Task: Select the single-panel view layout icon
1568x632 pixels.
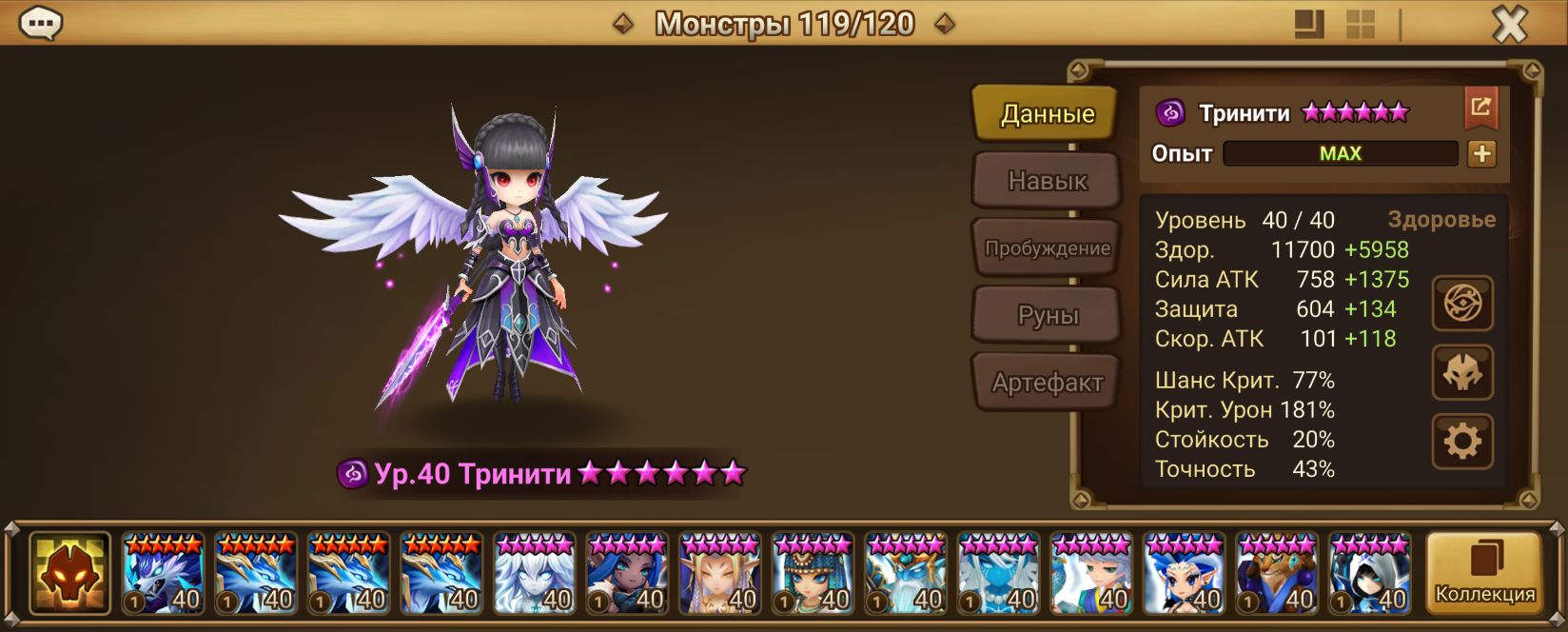Action: point(1309,25)
